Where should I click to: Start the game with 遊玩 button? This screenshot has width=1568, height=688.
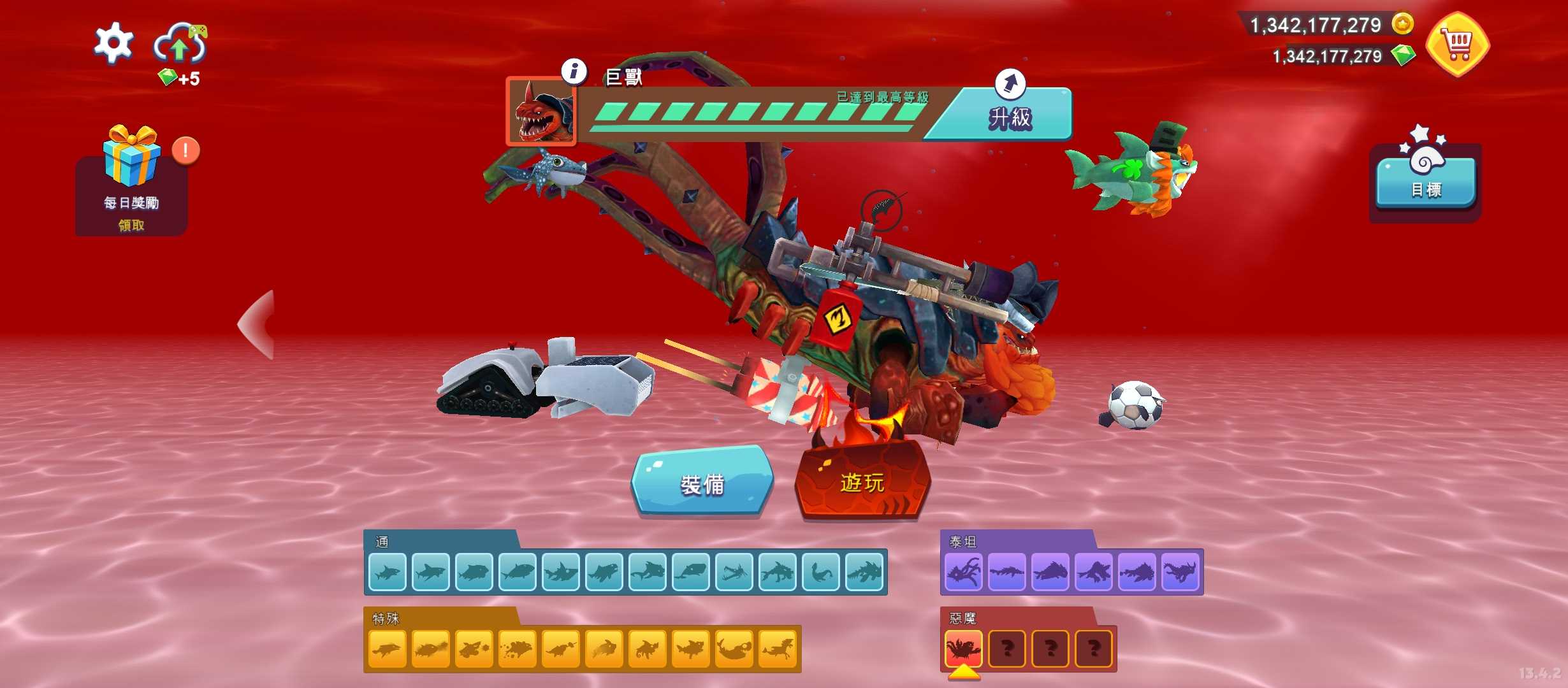coord(862,482)
